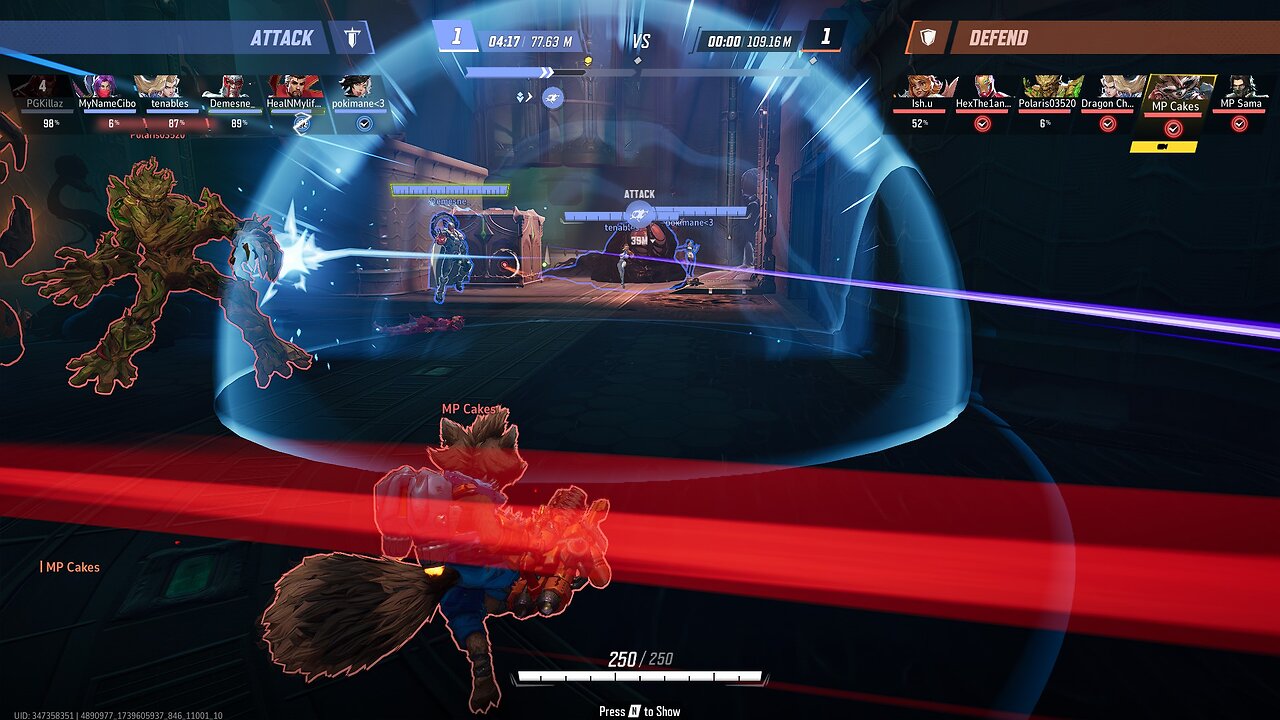Select HealNMylif's Doctor Strange portrait
1280x720 pixels.
(x=296, y=88)
